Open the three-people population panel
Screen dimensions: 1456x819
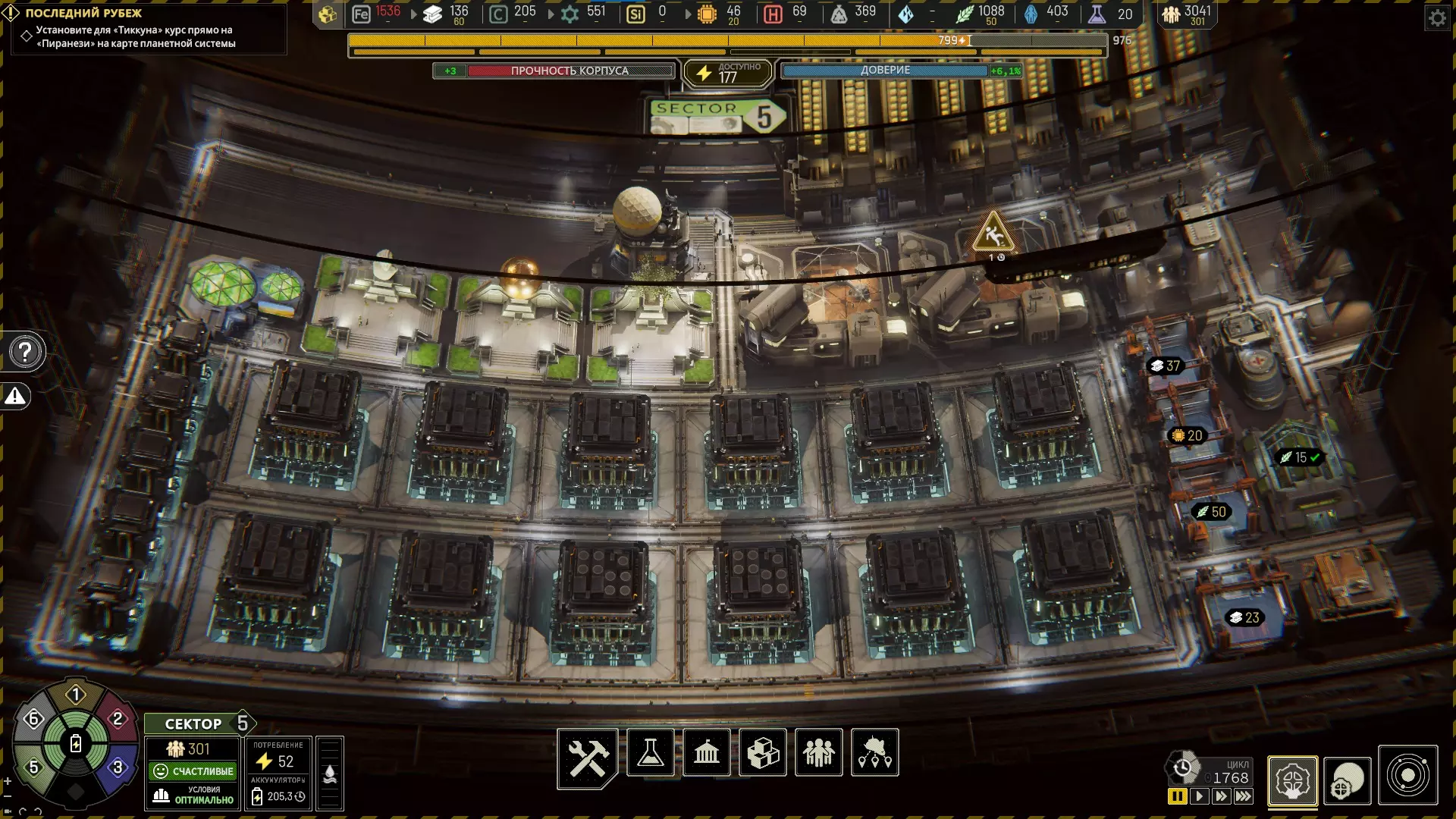coord(818,753)
